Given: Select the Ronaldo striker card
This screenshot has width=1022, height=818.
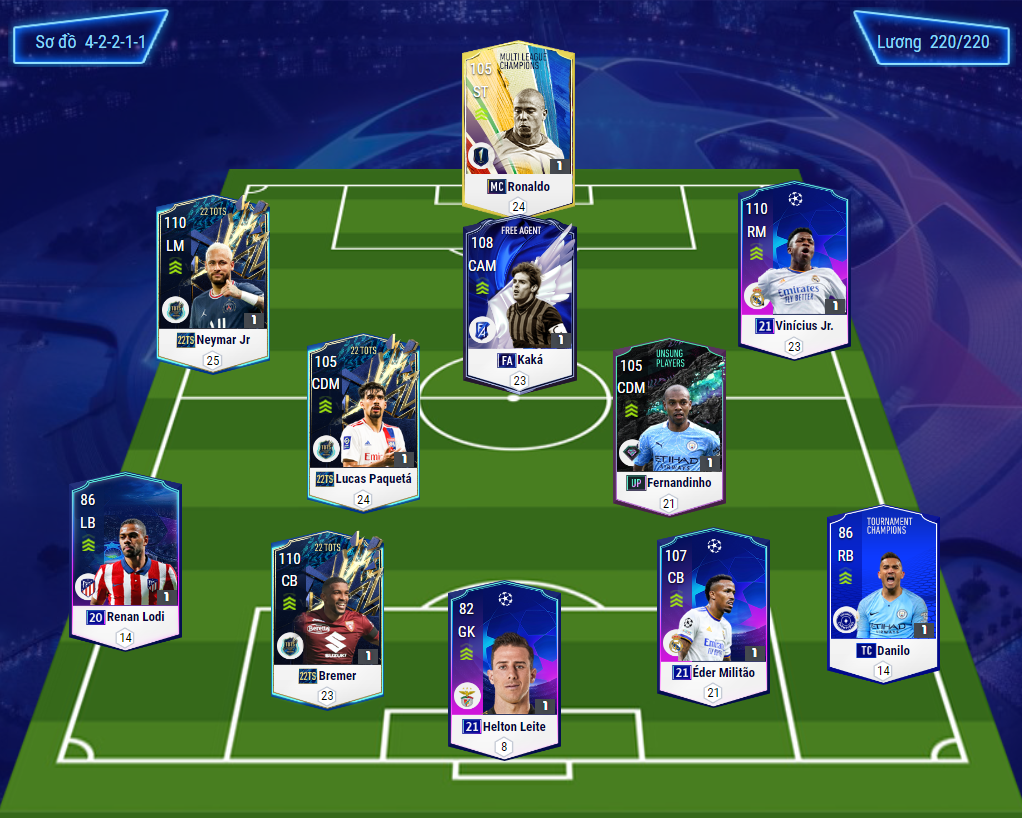Looking at the screenshot, I should coord(518,125).
